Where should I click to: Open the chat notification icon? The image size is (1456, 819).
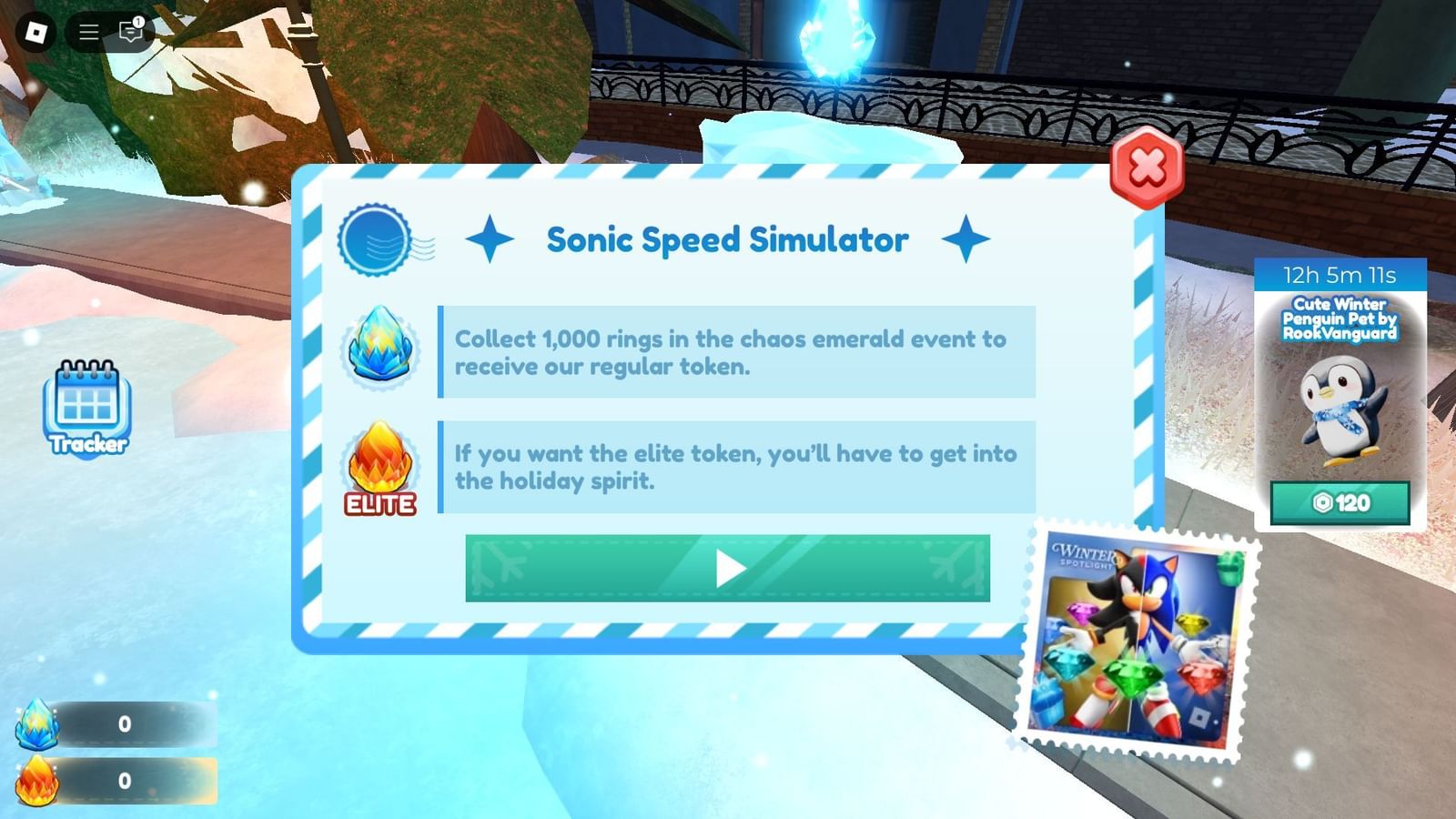[130, 31]
